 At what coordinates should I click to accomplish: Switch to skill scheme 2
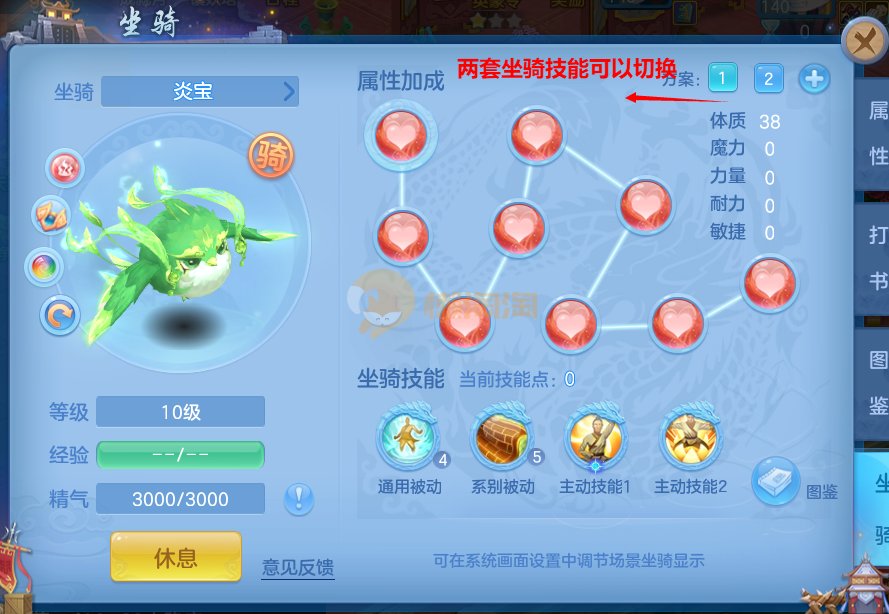pyautogui.click(x=768, y=77)
